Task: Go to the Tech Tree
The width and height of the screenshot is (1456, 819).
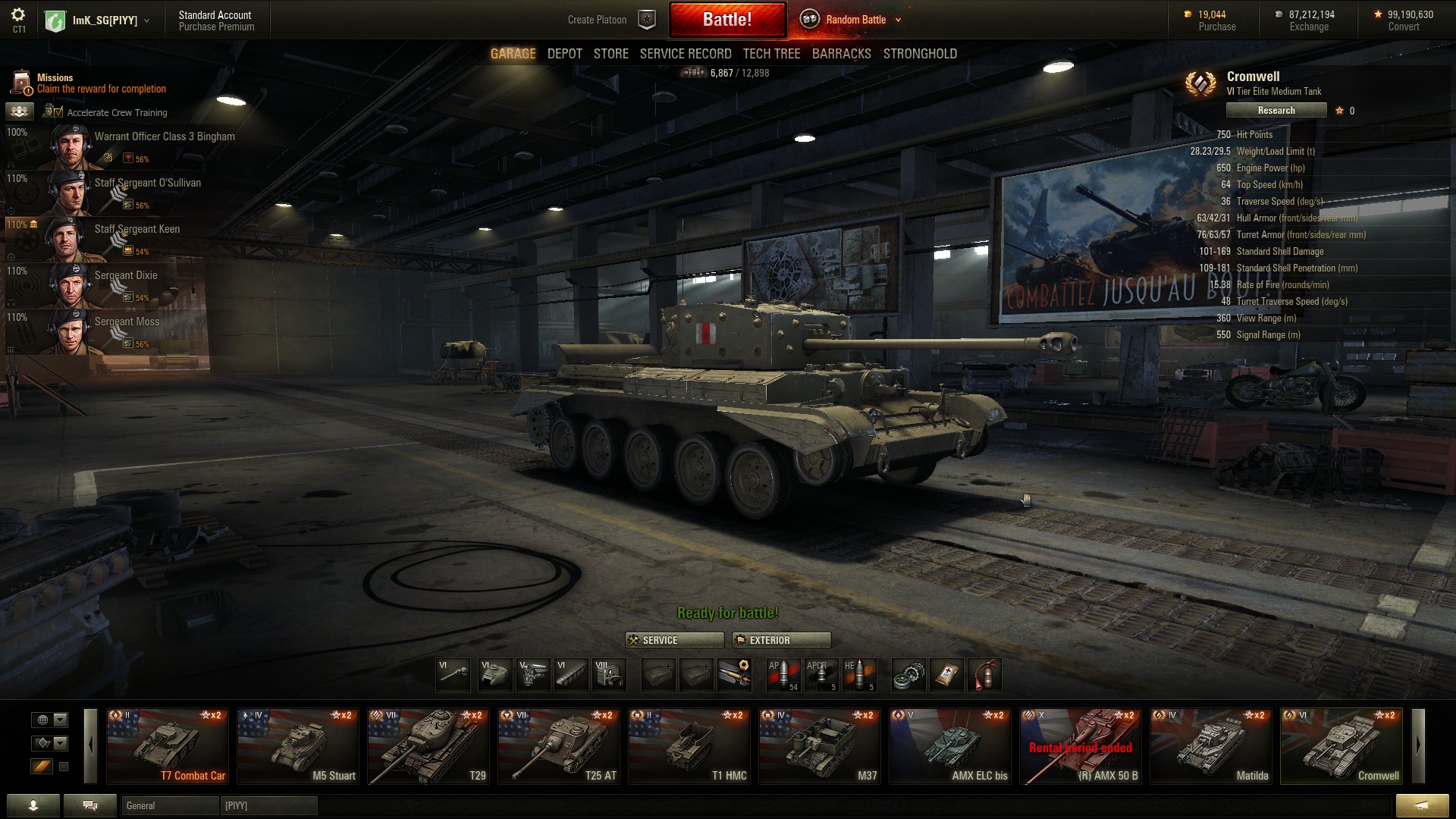Action: coord(771,54)
